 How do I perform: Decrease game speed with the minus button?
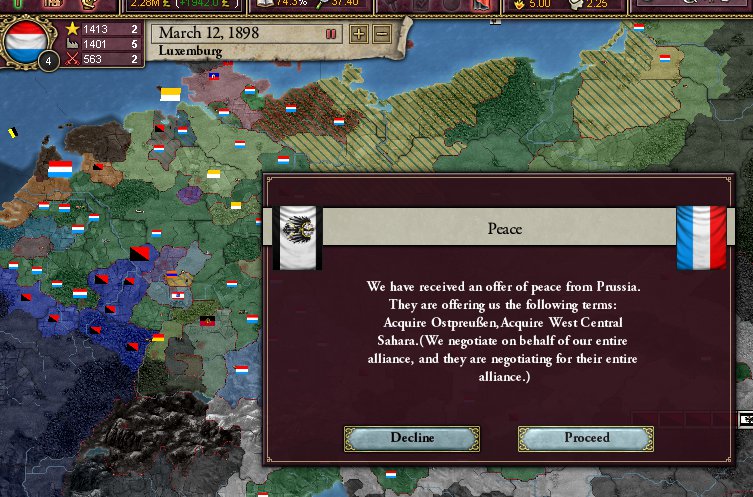click(381, 34)
